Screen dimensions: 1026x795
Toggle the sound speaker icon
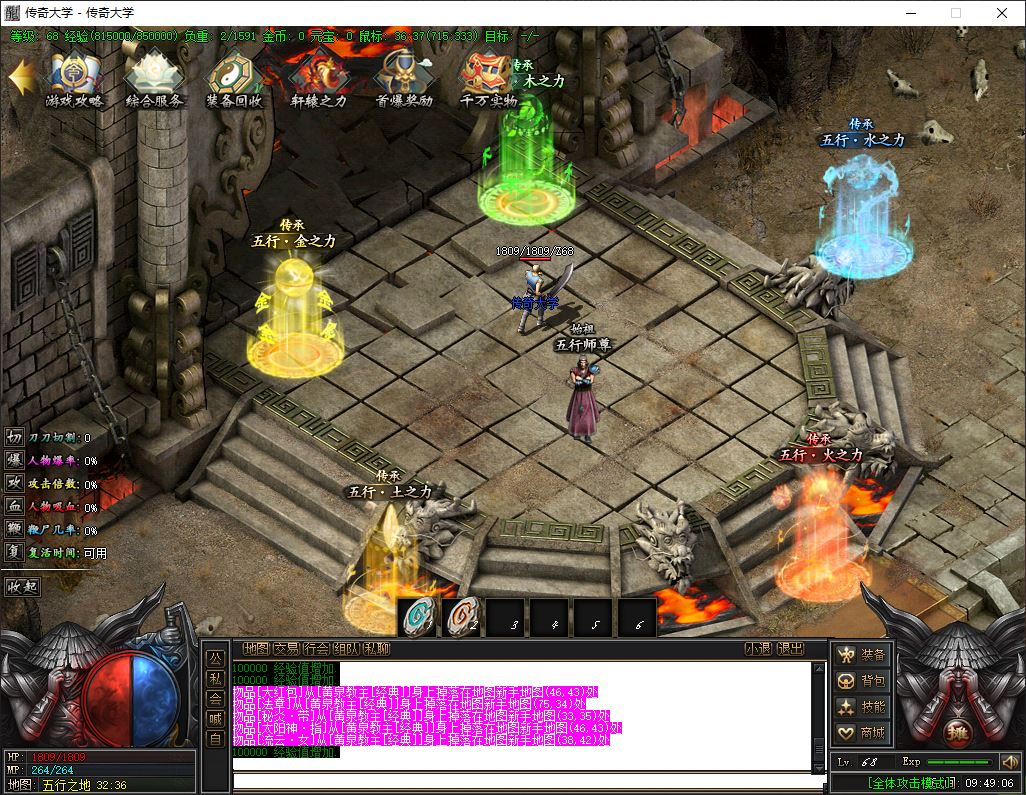point(1008,762)
